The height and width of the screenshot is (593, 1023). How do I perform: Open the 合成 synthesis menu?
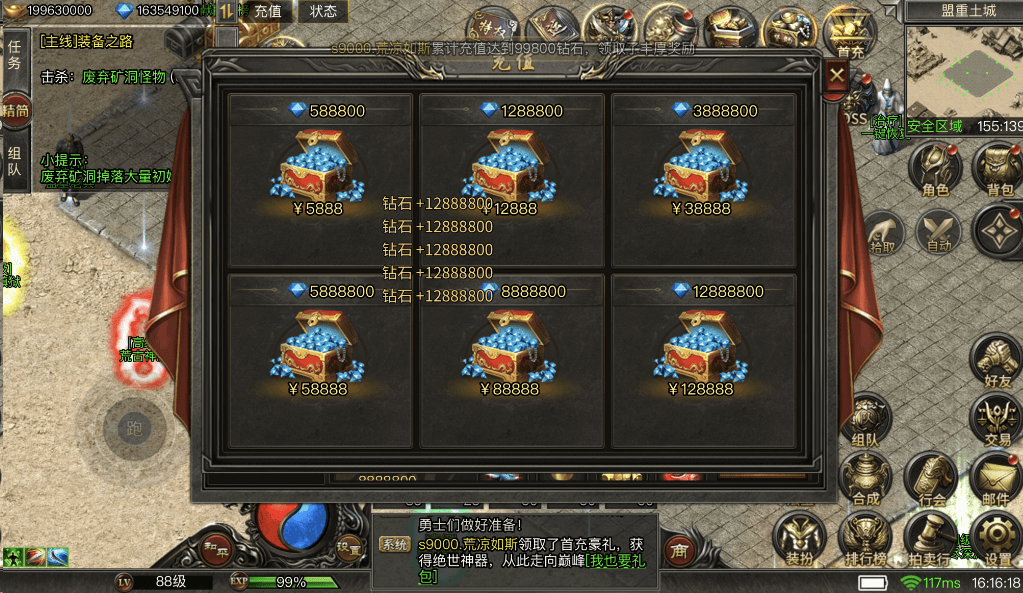pos(866,478)
